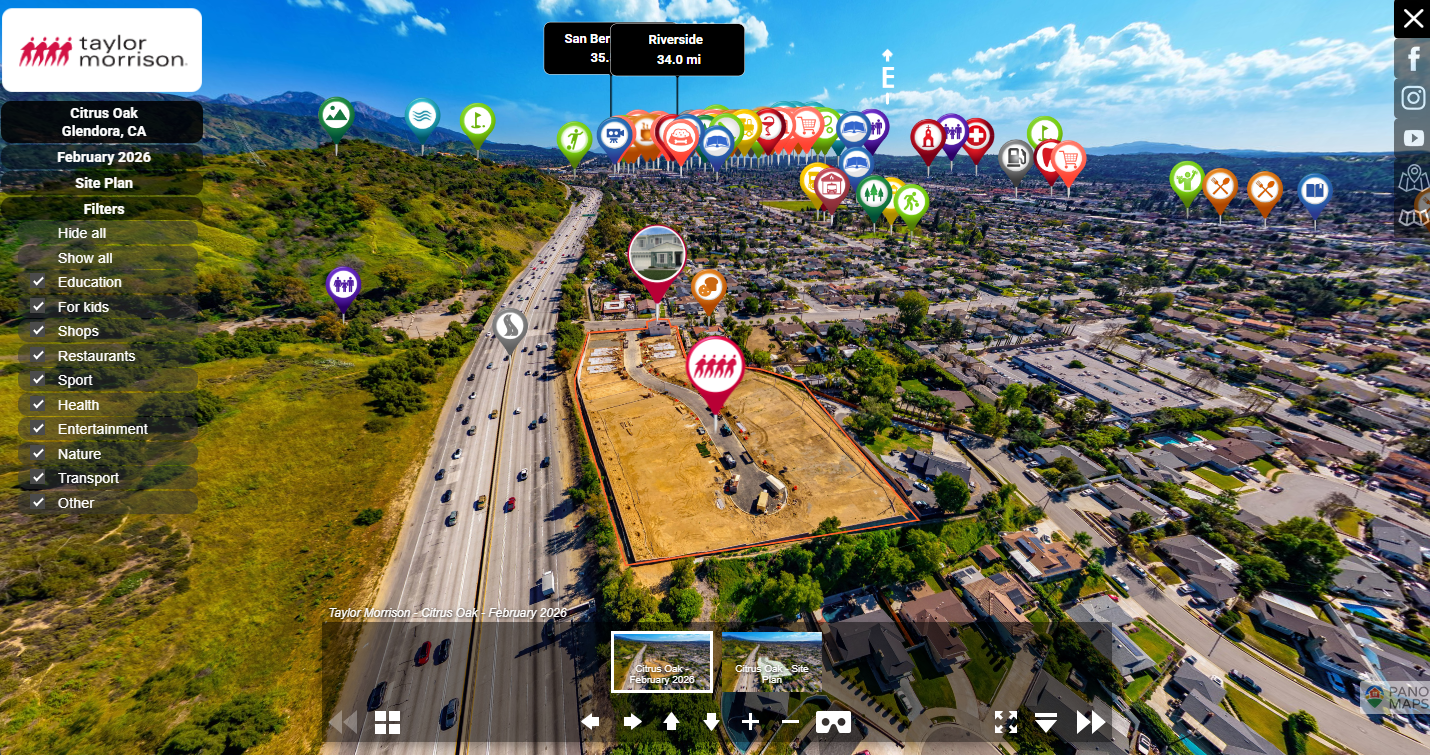
Task: Uncheck the Restaurants filter
Action: [x=39, y=356]
